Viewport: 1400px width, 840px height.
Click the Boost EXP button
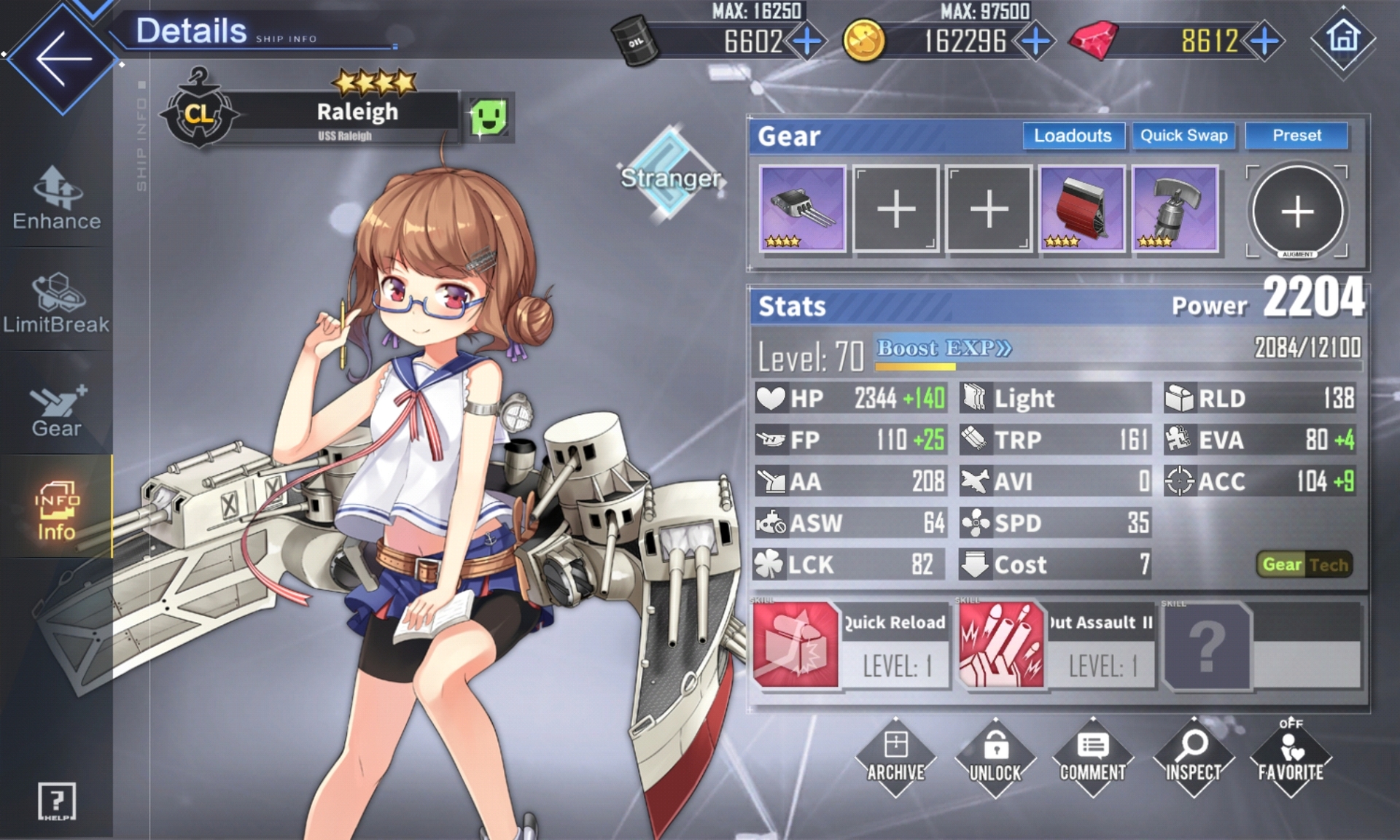[944, 349]
